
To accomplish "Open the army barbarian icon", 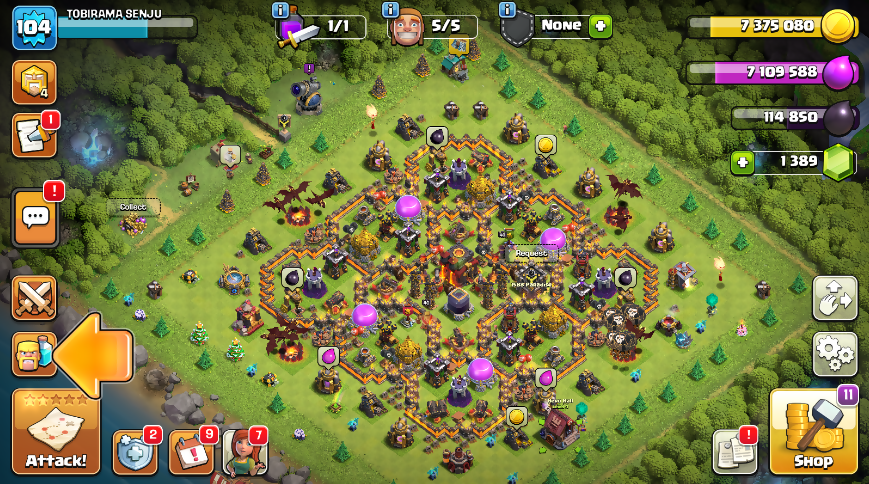I will click(33, 354).
